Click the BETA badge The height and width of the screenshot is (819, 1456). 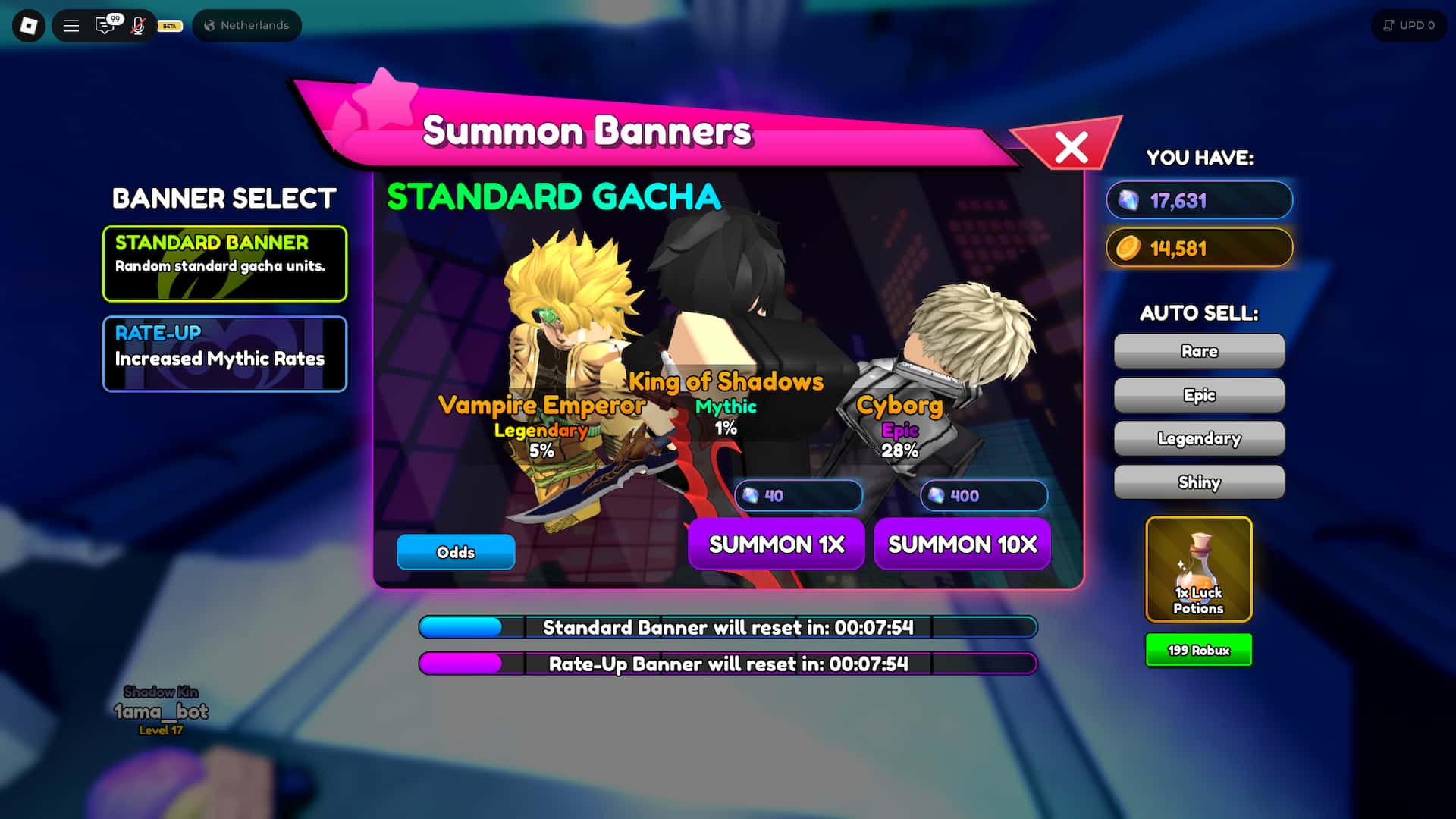pos(168,26)
